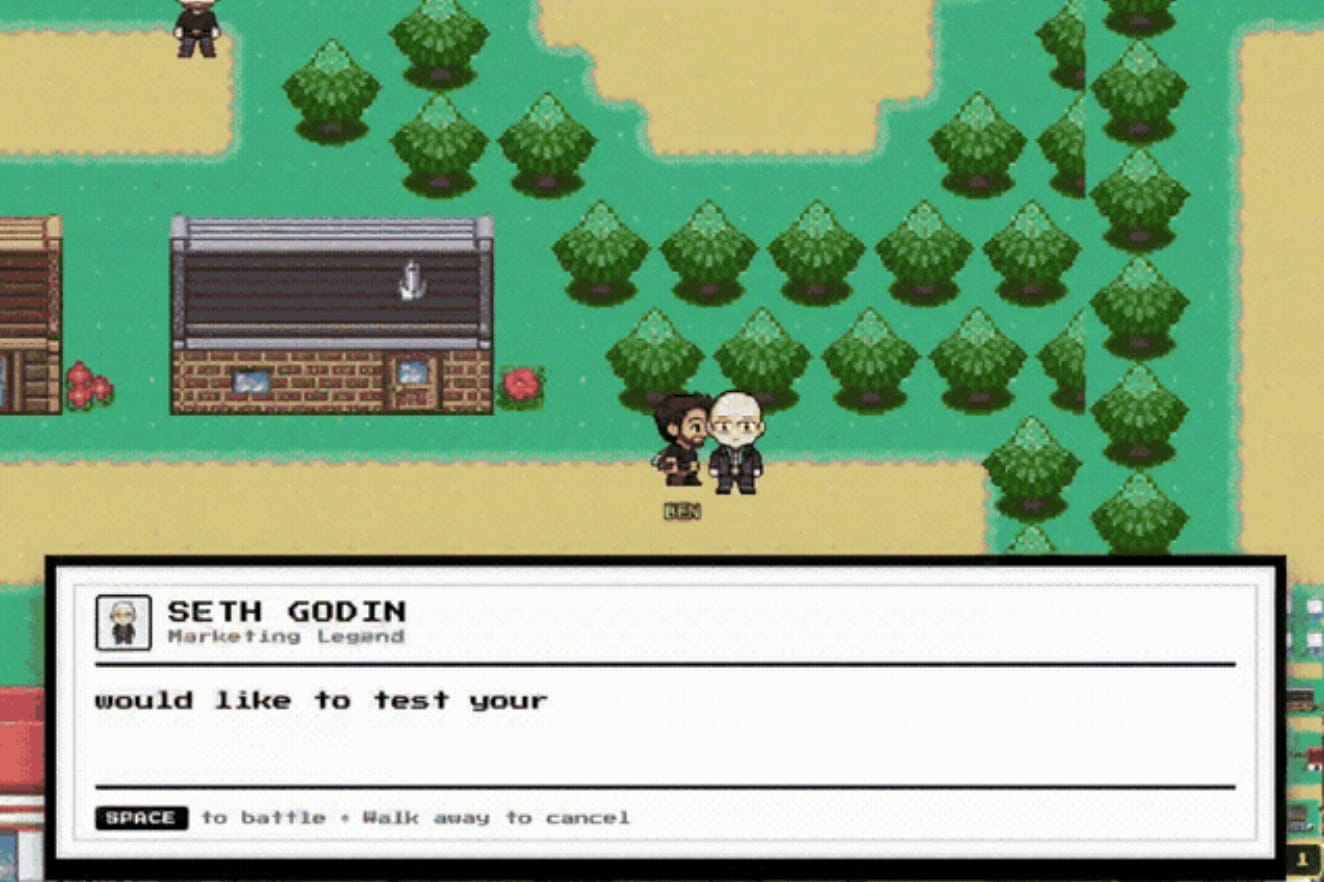Click the SETH GODIN name text
The width and height of the screenshot is (1324, 882).
tap(287, 611)
